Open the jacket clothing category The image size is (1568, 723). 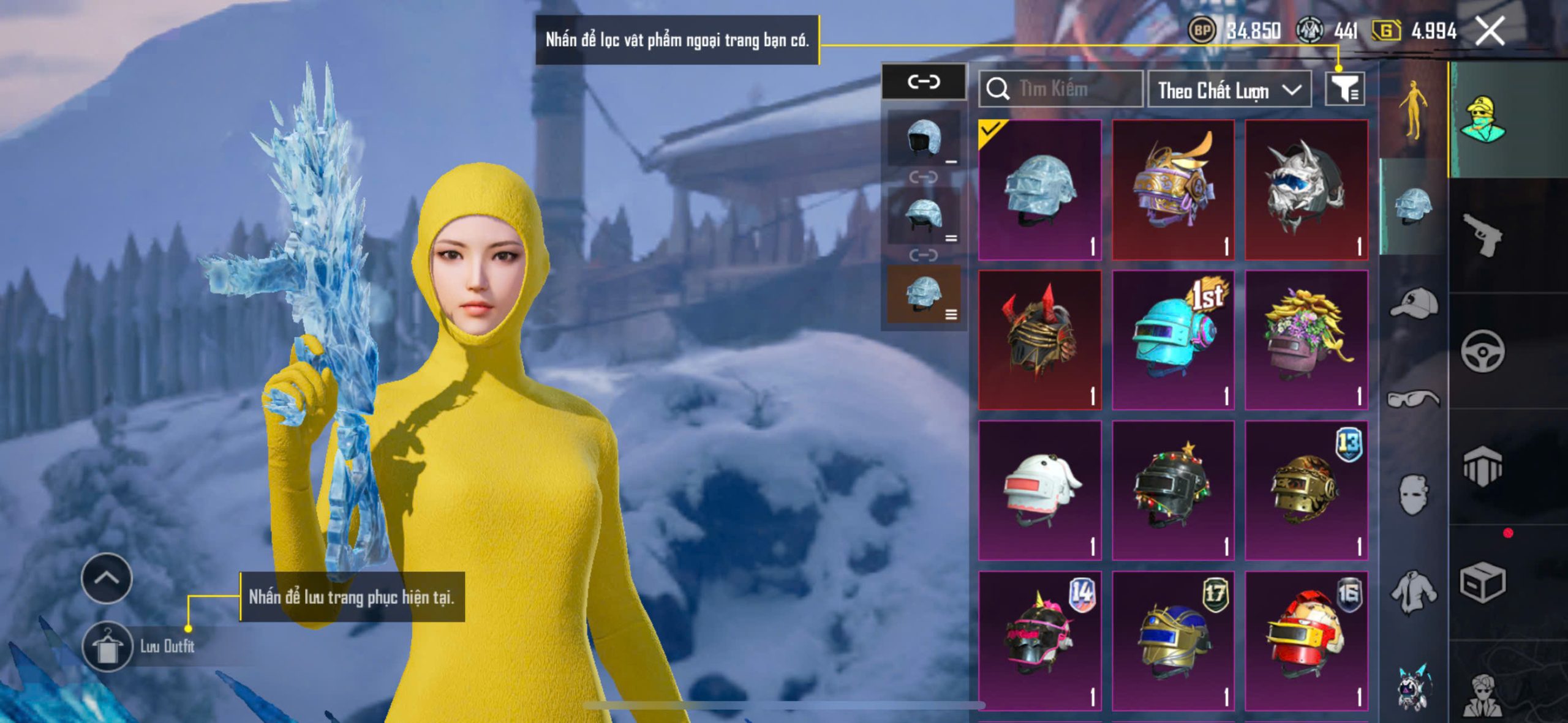pos(1413,592)
